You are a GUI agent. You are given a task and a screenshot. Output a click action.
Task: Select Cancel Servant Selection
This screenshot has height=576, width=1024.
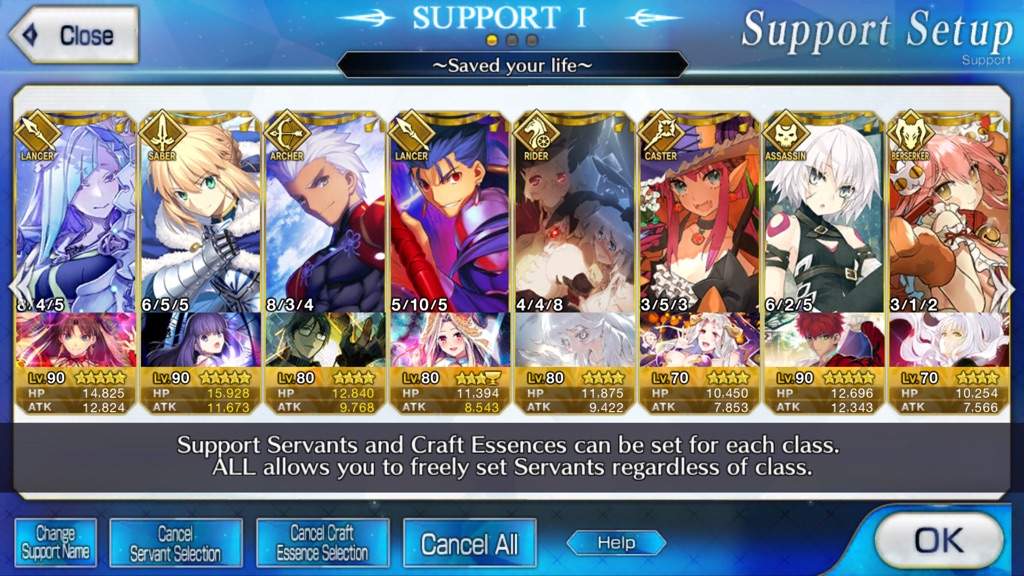pos(176,543)
